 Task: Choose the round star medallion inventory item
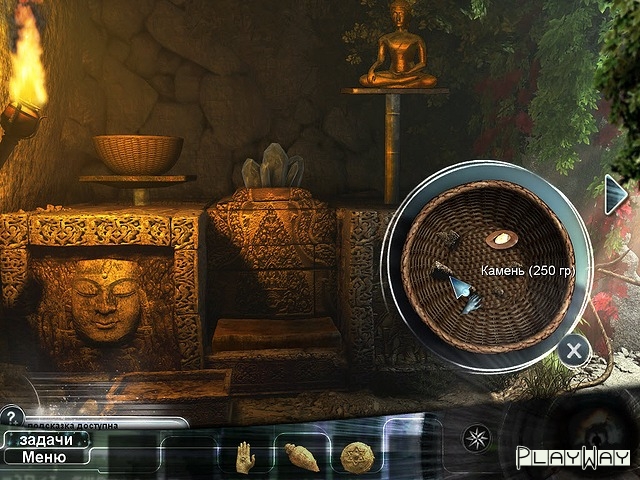(357, 456)
